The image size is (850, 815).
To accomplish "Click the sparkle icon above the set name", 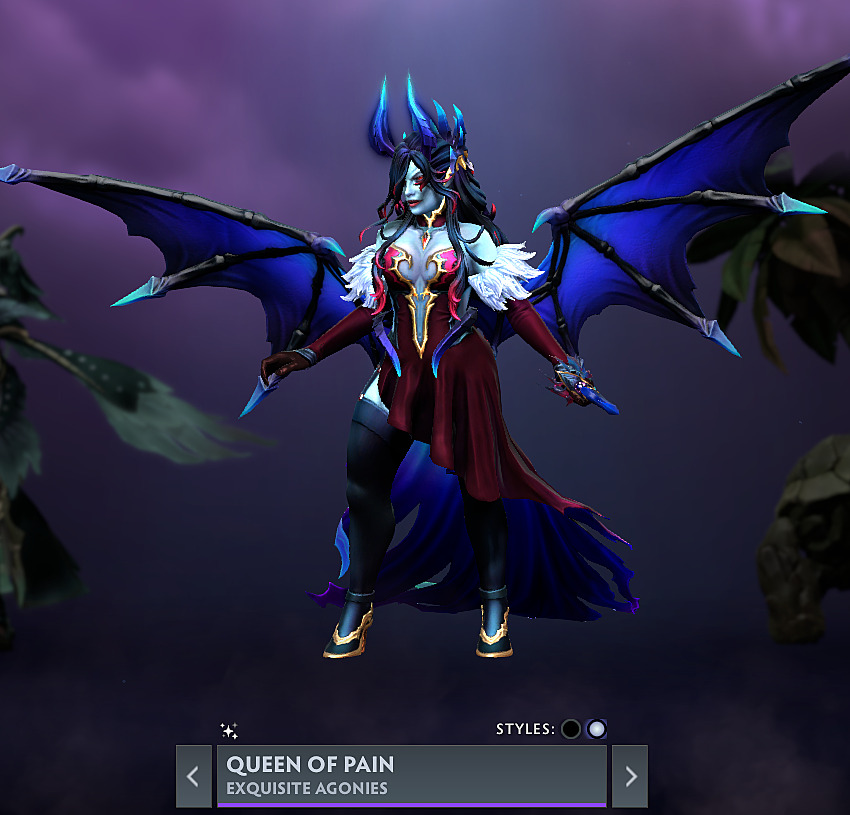I will pos(229,731).
